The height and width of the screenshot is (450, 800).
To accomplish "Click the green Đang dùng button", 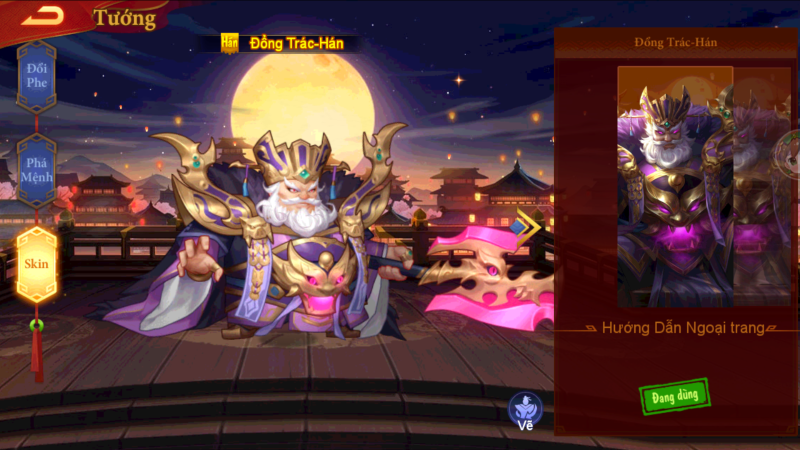I will click(673, 394).
